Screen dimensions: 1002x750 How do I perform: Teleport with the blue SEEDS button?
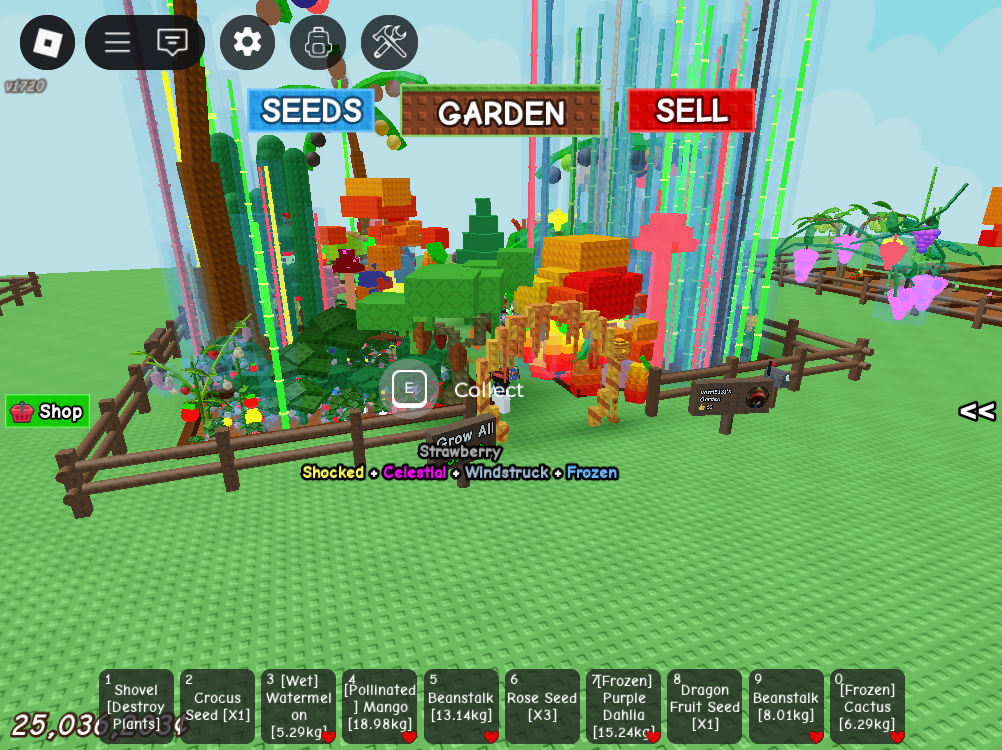(x=311, y=110)
